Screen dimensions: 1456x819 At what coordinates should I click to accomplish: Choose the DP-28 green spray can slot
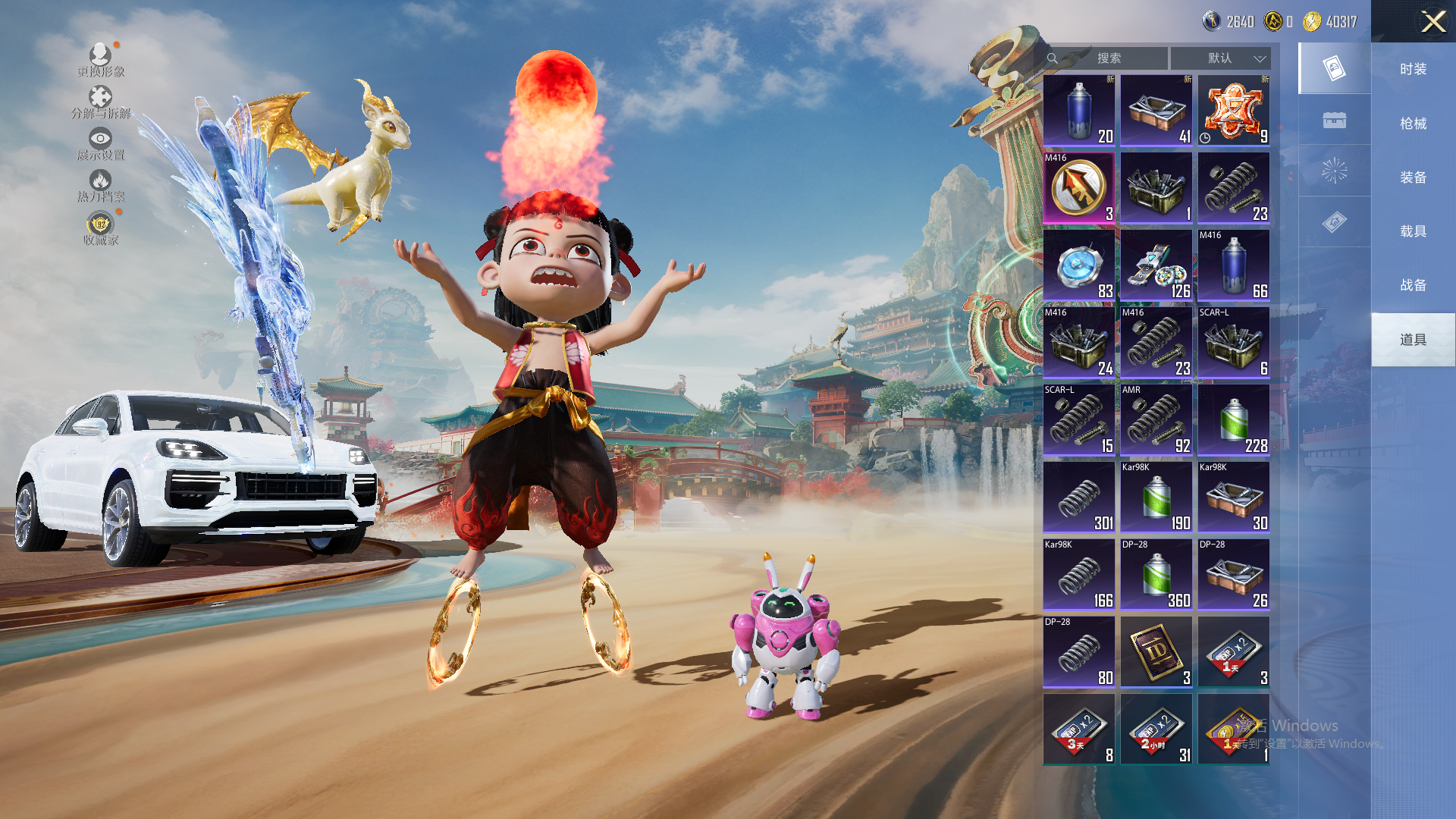click(x=1156, y=575)
